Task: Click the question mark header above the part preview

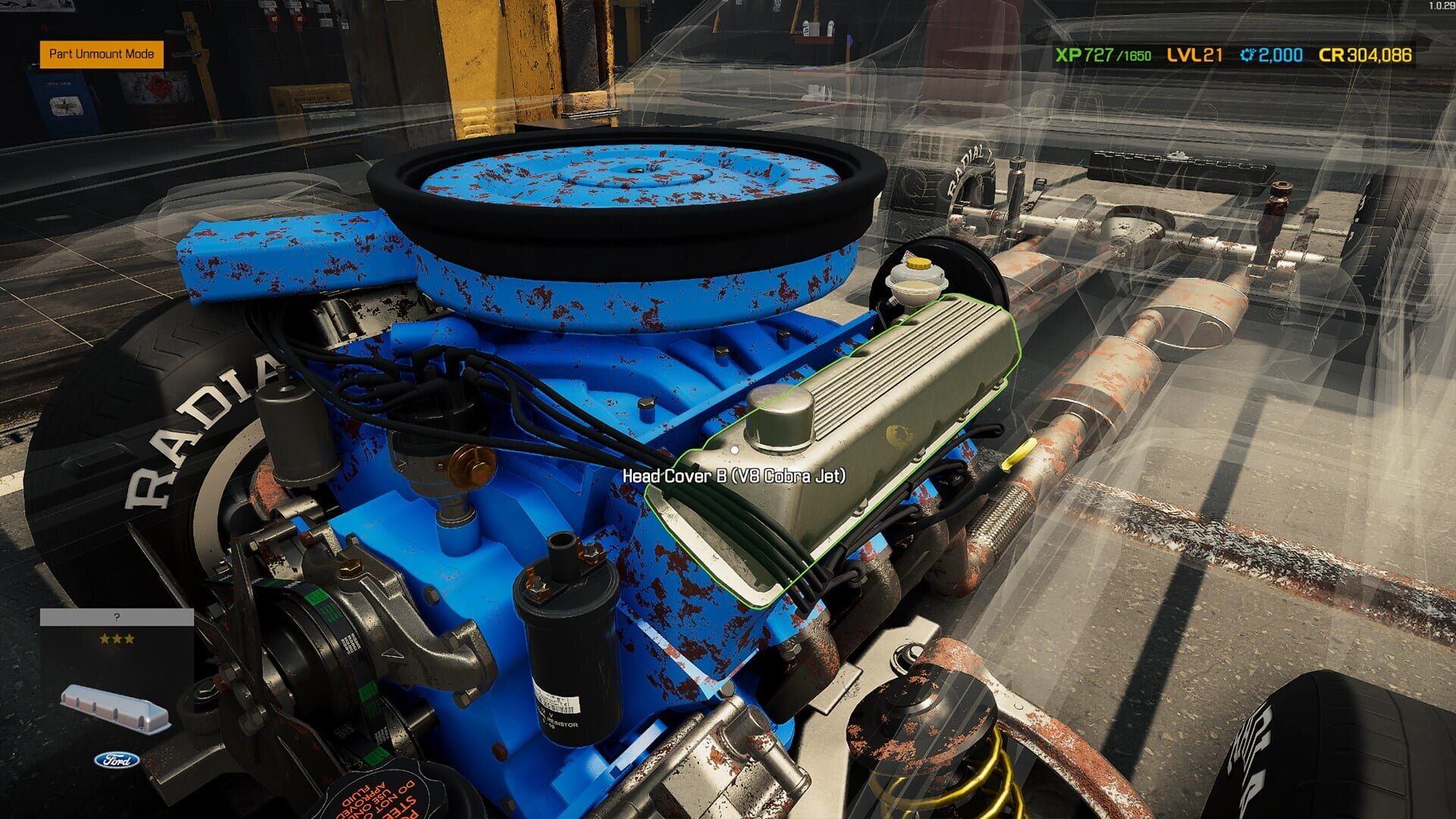Action: [117, 617]
